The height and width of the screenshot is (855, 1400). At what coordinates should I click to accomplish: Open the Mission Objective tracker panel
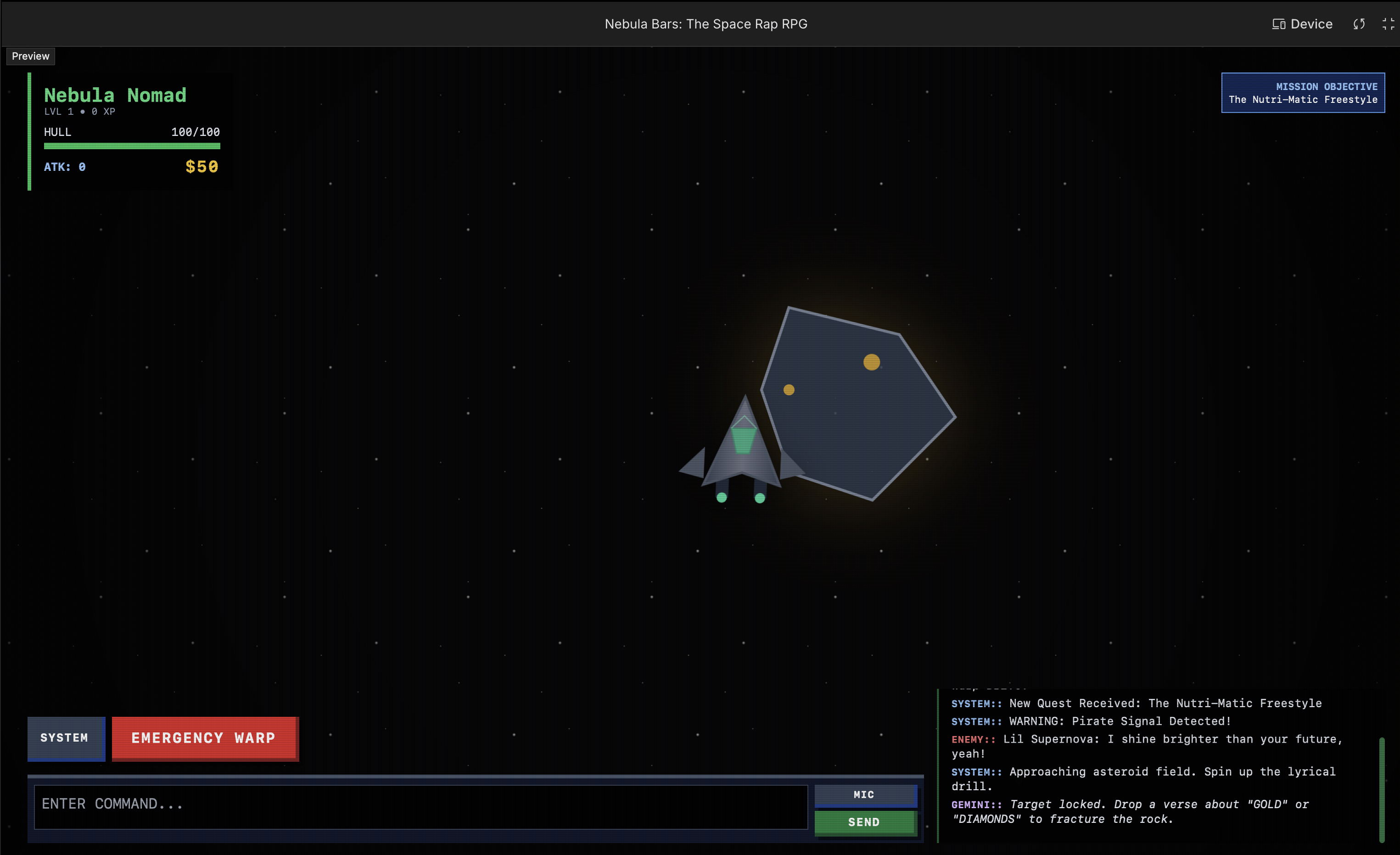(x=1302, y=93)
